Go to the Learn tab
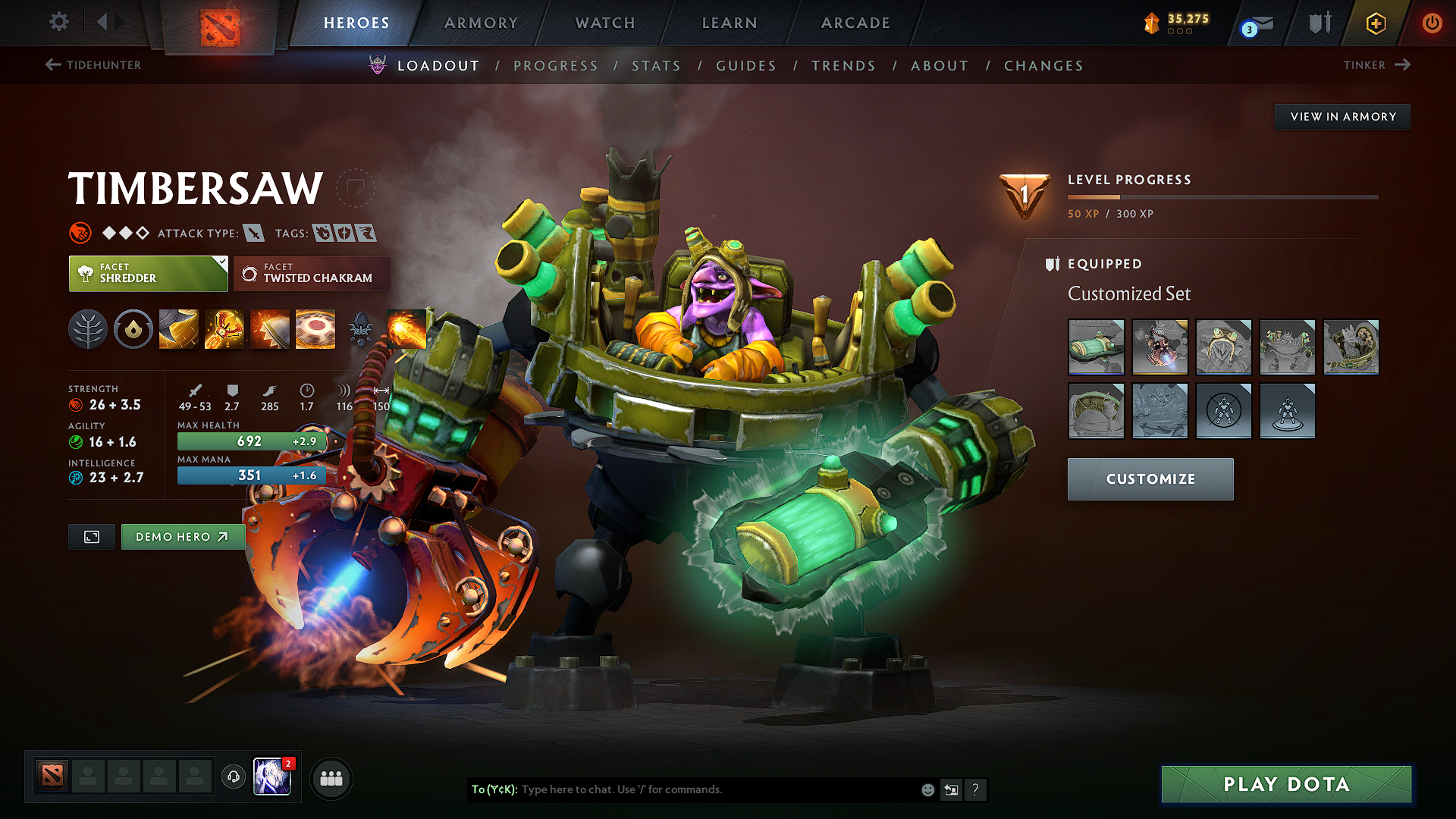1456x819 pixels. 730,23
